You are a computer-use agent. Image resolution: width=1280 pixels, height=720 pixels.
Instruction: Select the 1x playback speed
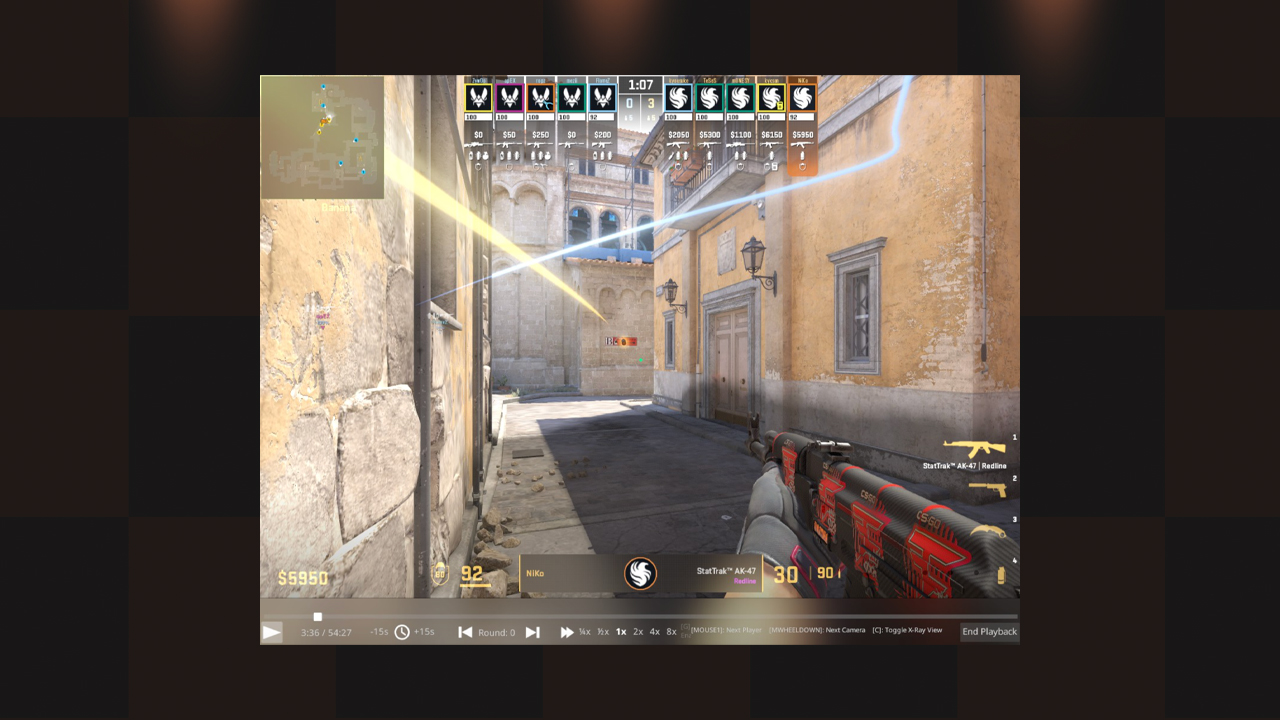[621, 632]
